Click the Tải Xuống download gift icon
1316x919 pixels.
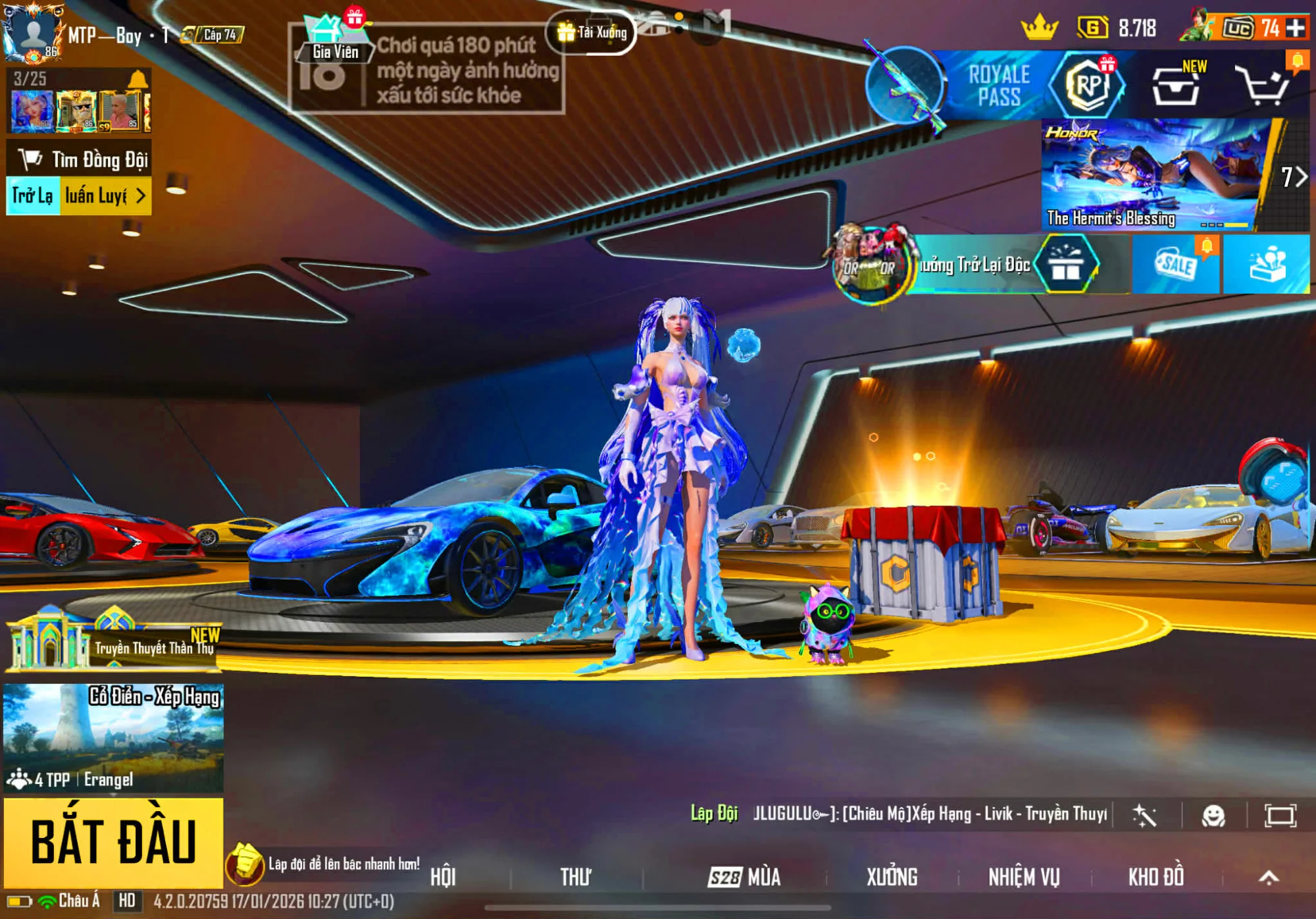[590, 30]
